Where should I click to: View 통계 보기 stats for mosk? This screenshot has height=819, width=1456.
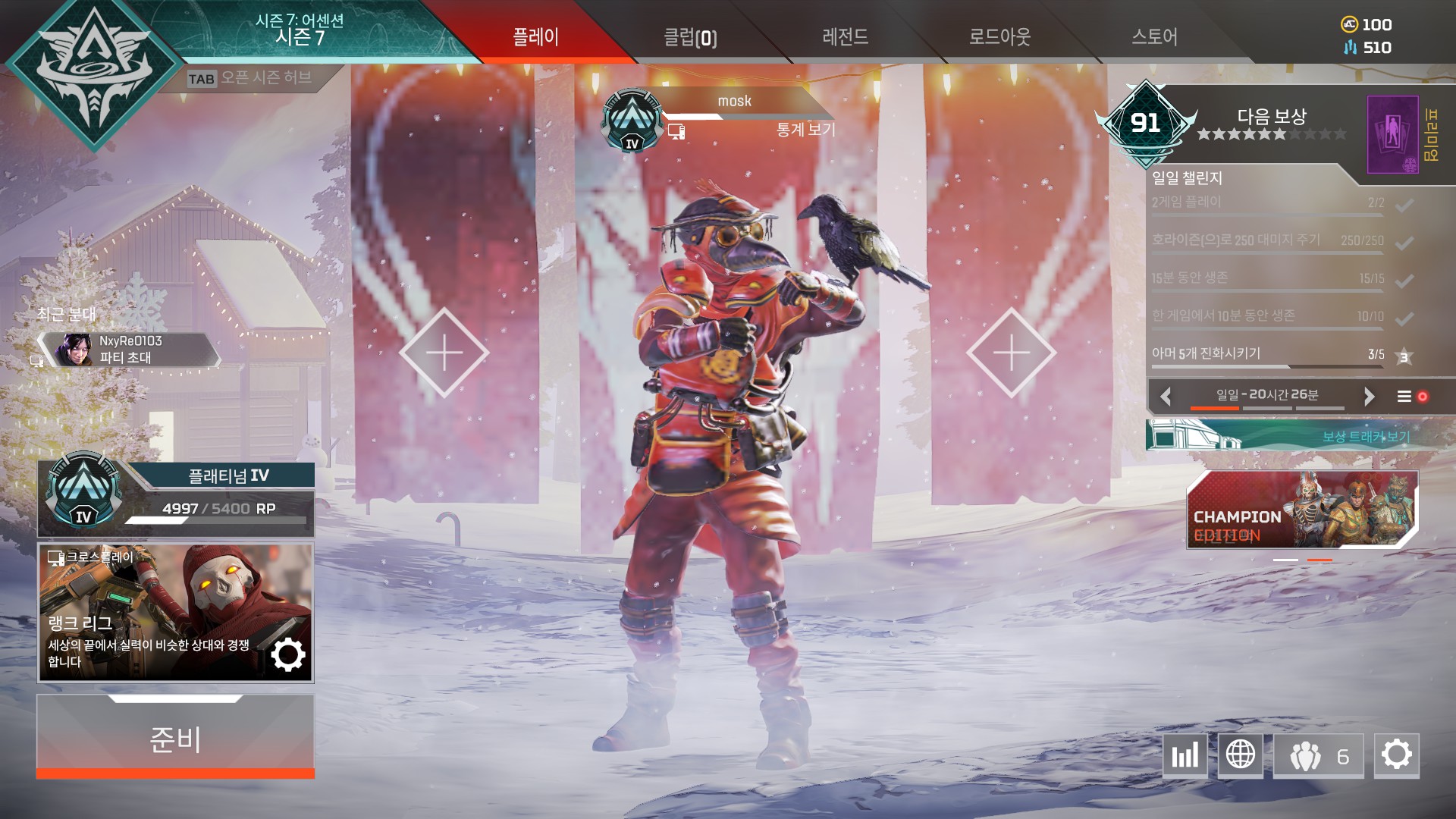tap(805, 130)
